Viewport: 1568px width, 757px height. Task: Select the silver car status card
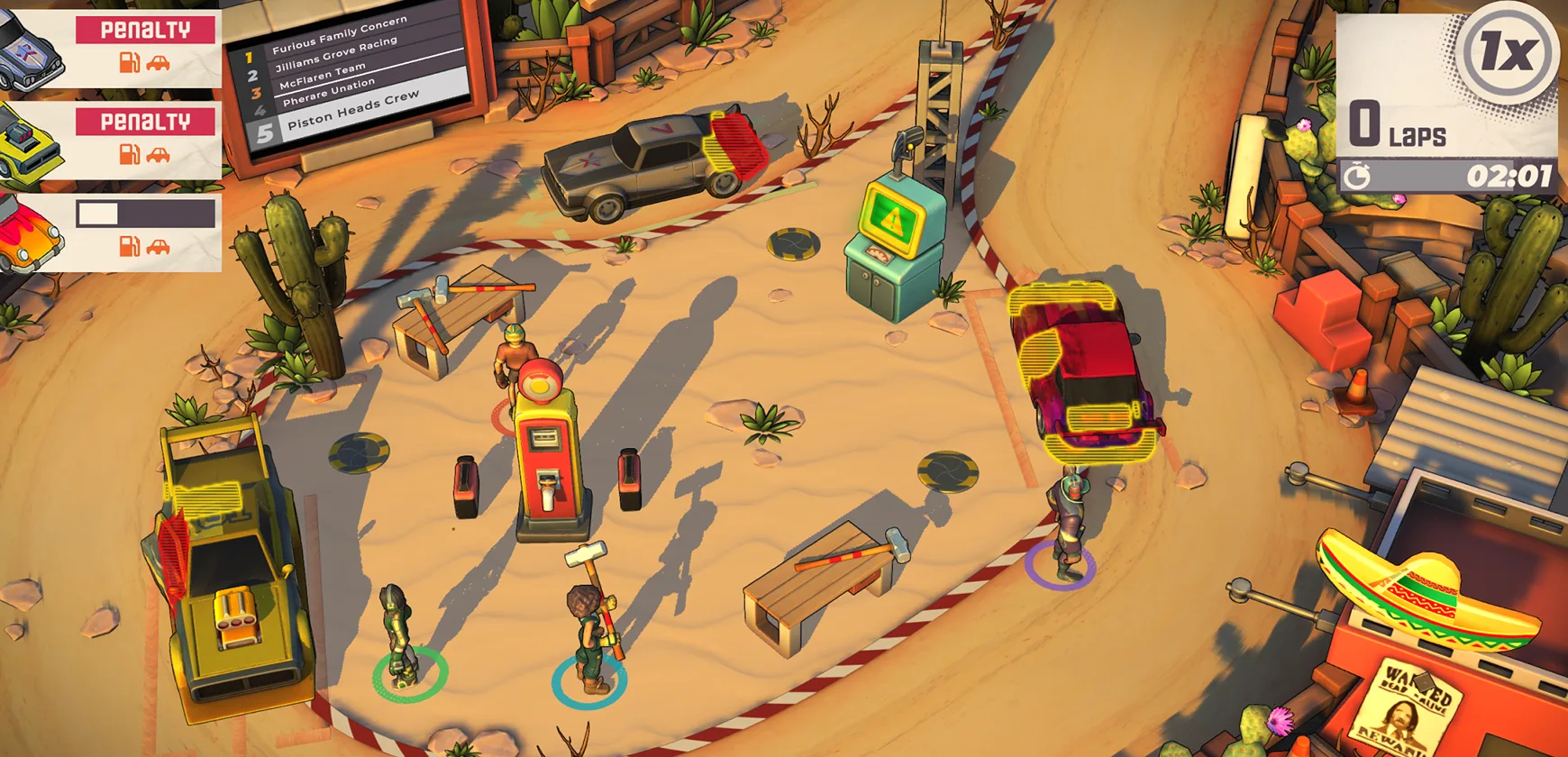110,49
